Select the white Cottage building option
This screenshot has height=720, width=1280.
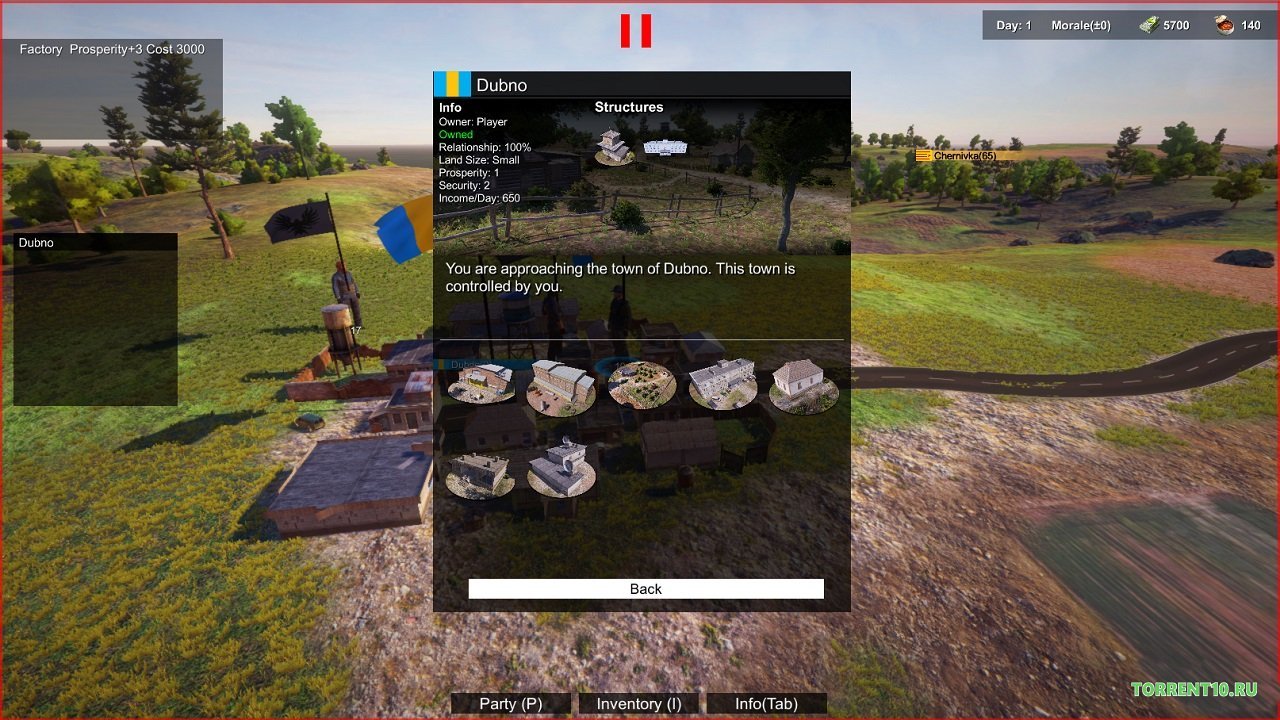tap(803, 382)
